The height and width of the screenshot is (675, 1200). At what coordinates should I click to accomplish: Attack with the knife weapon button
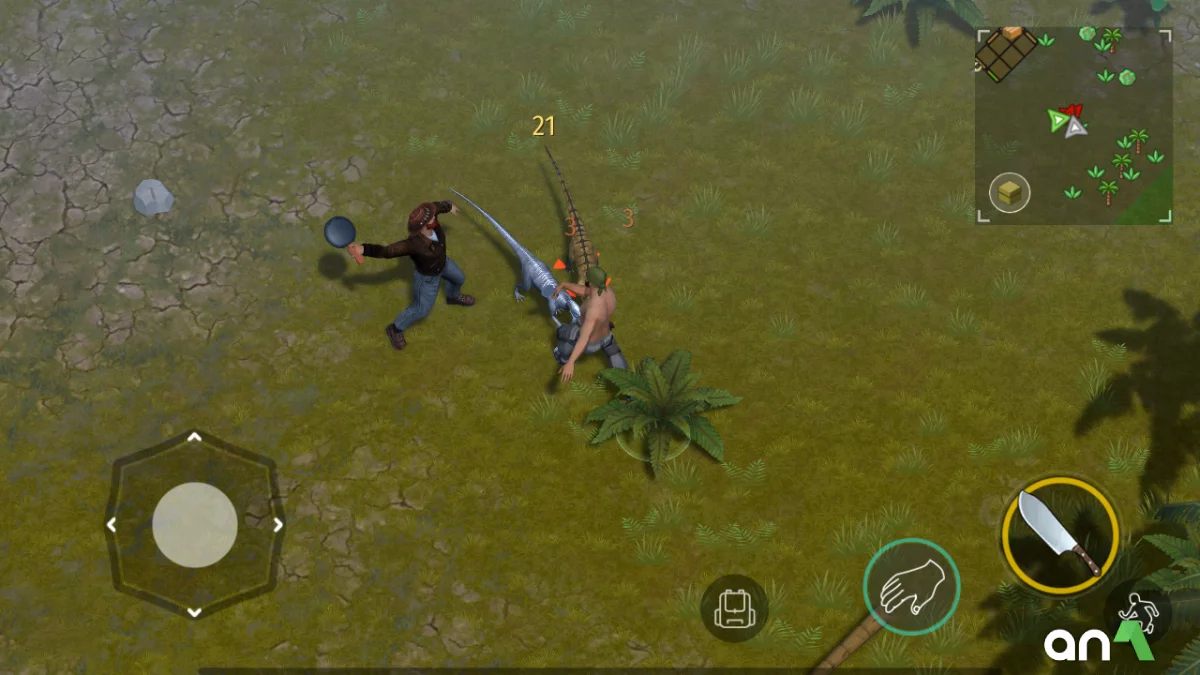coord(1060,533)
